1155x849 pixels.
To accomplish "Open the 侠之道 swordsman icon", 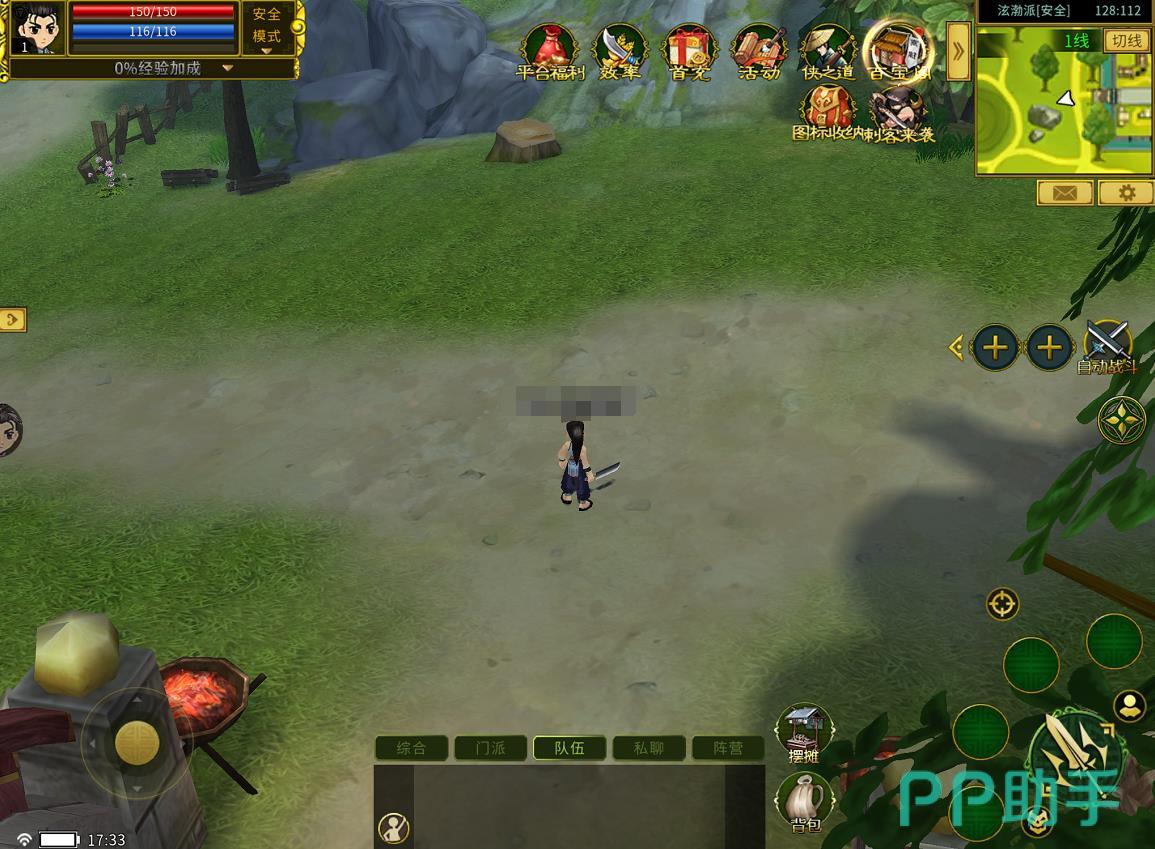I will point(828,50).
